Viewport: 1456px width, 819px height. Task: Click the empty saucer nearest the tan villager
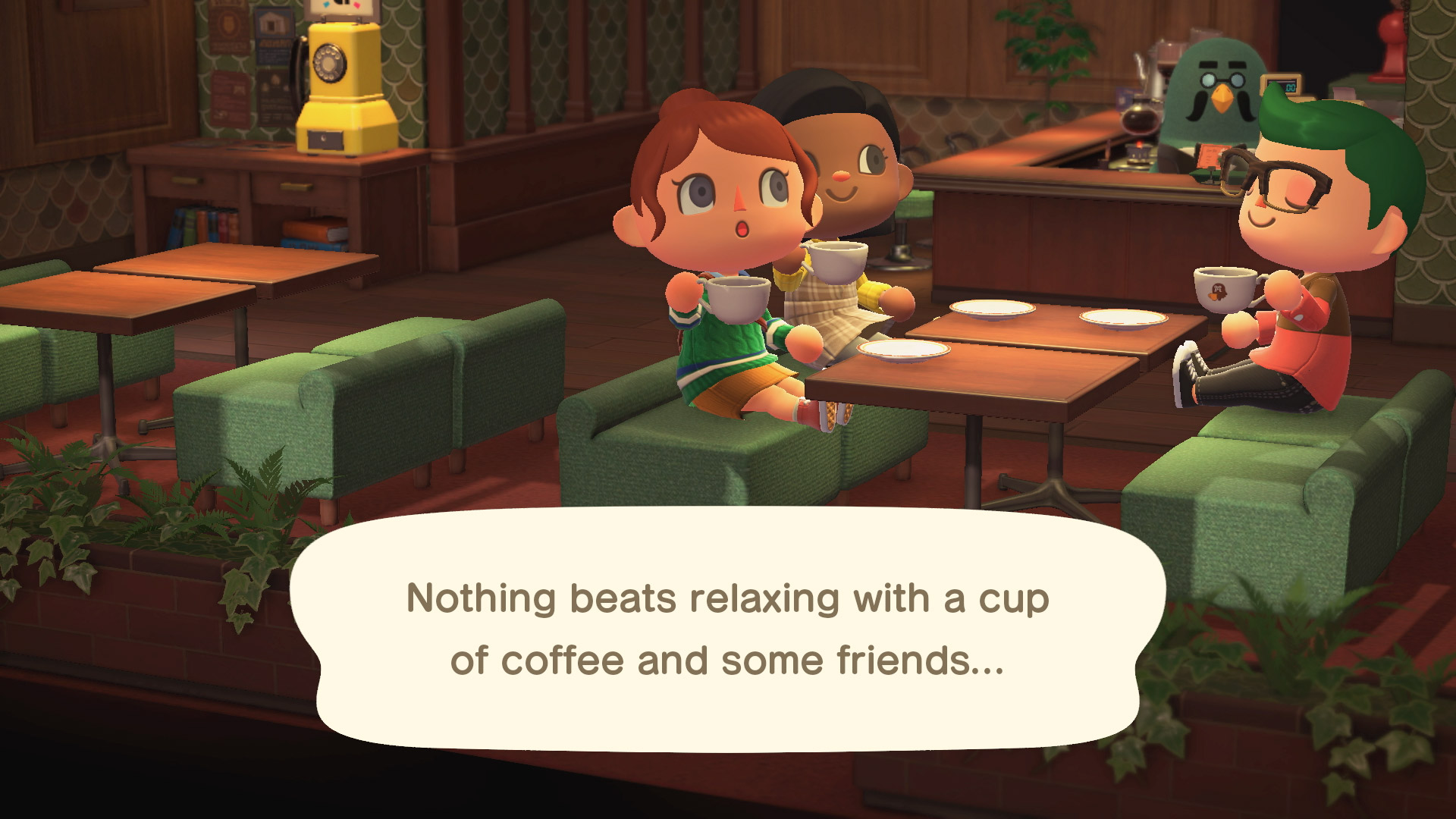pyautogui.click(x=902, y=350)
